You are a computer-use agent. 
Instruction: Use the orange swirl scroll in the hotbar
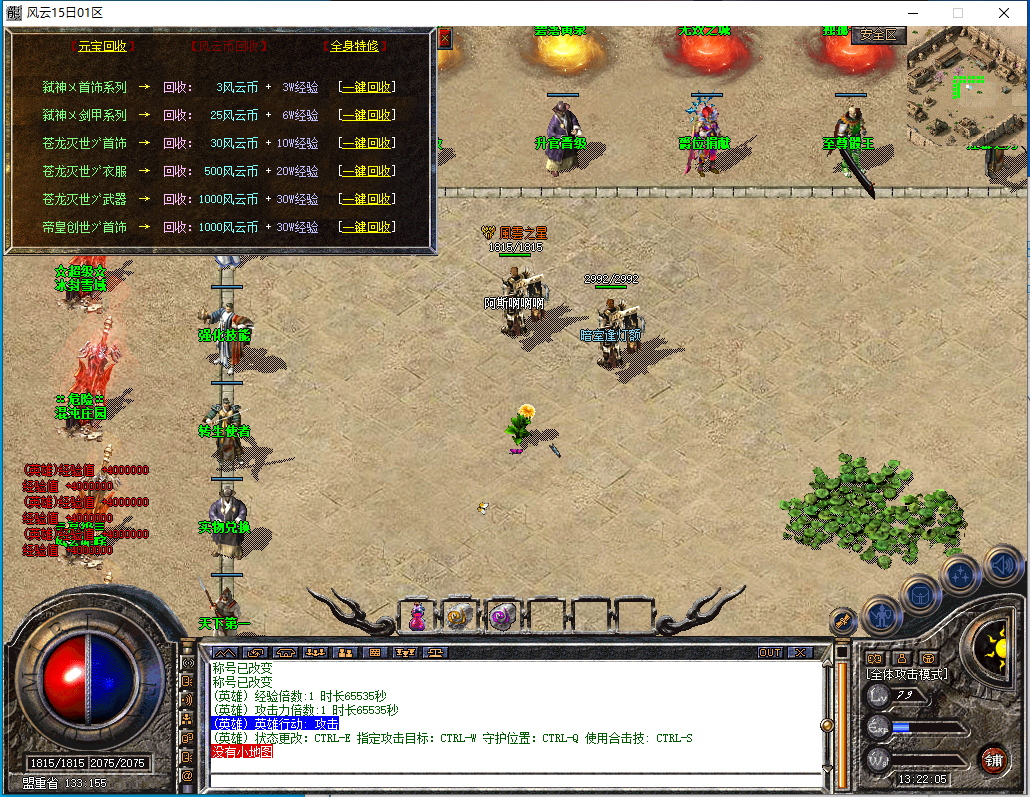(x=459, y=617)
